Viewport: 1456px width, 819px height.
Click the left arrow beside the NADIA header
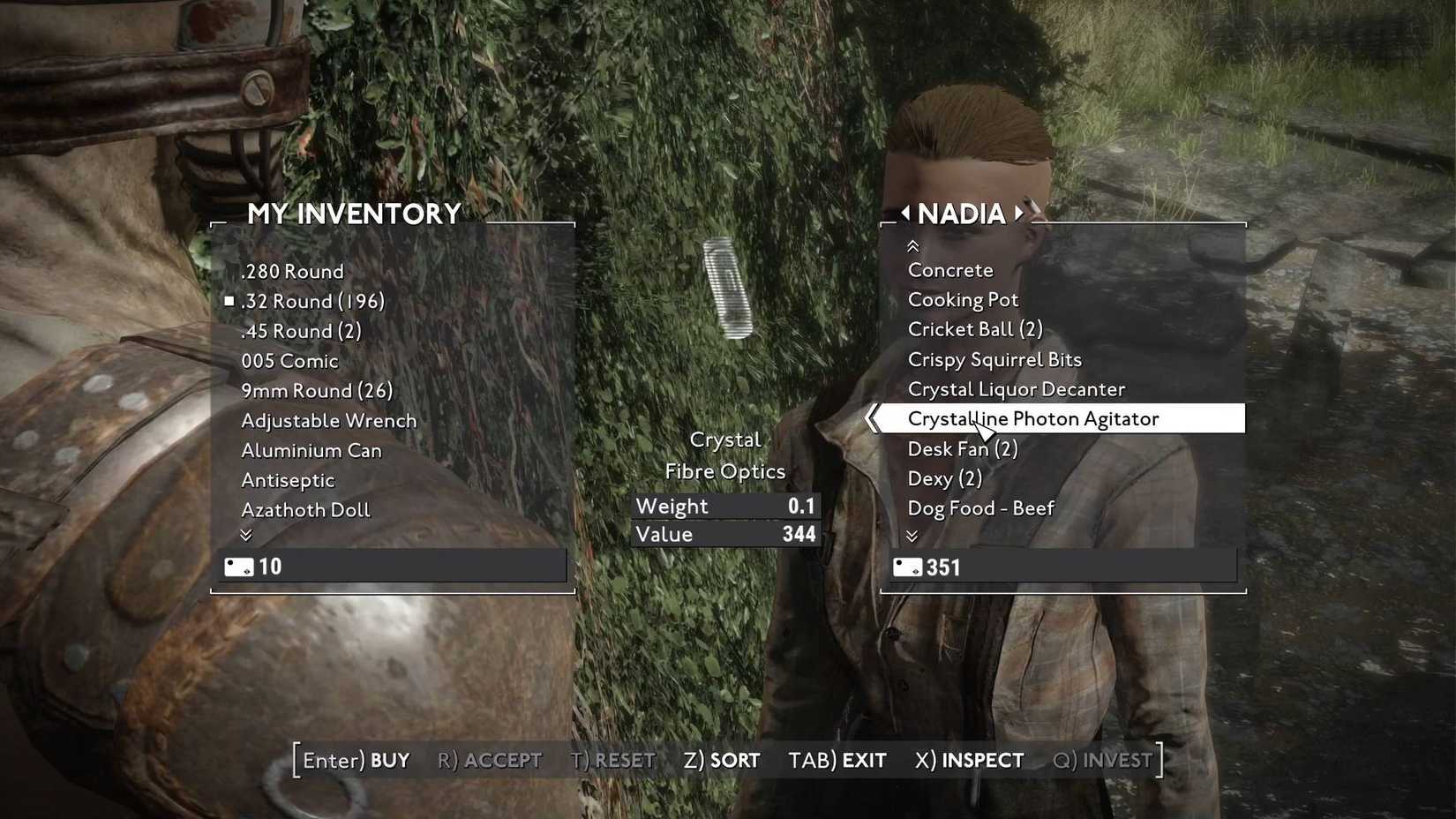(x=906, y=213)
